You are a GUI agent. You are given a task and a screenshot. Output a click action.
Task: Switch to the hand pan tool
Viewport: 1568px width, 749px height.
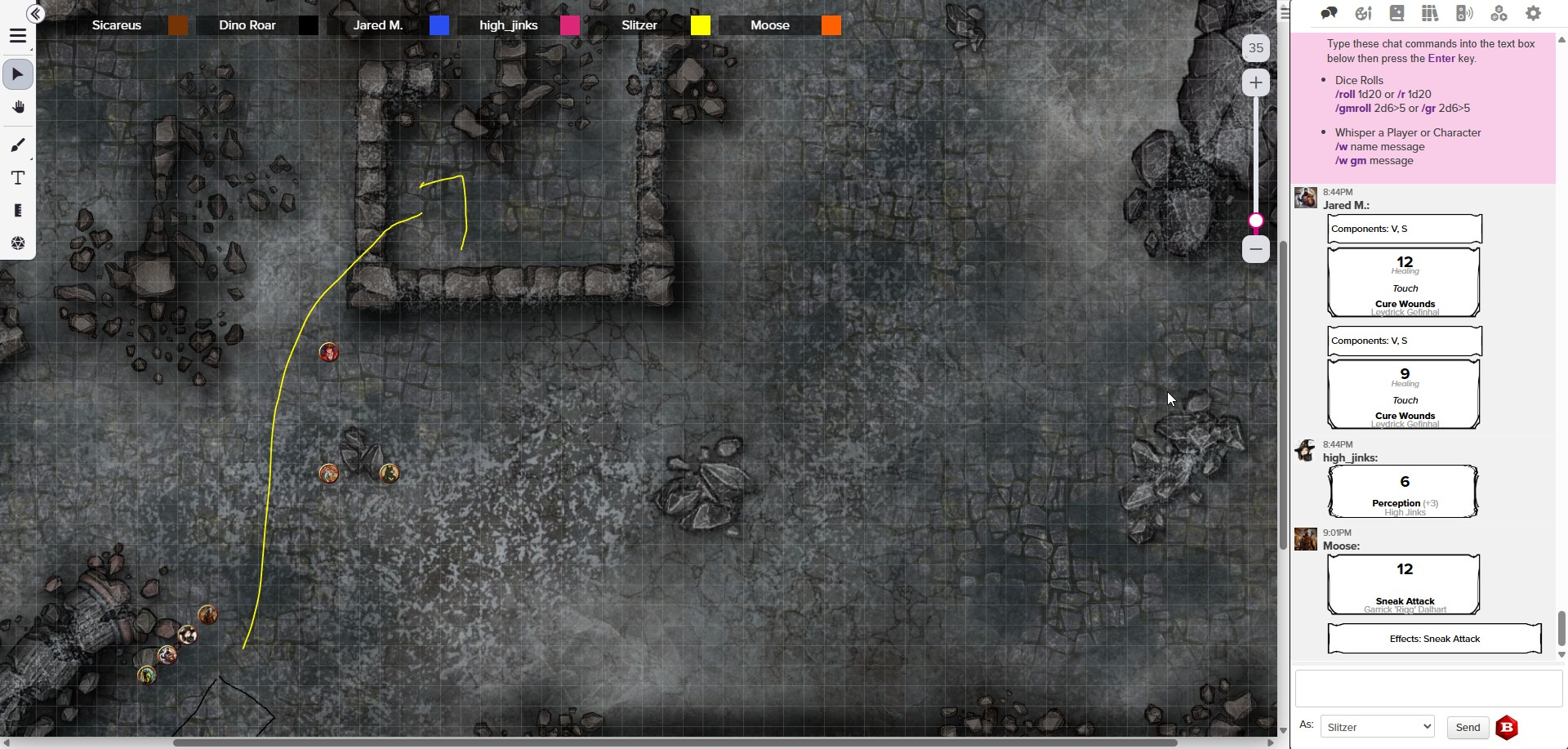(x=18, y=108)
